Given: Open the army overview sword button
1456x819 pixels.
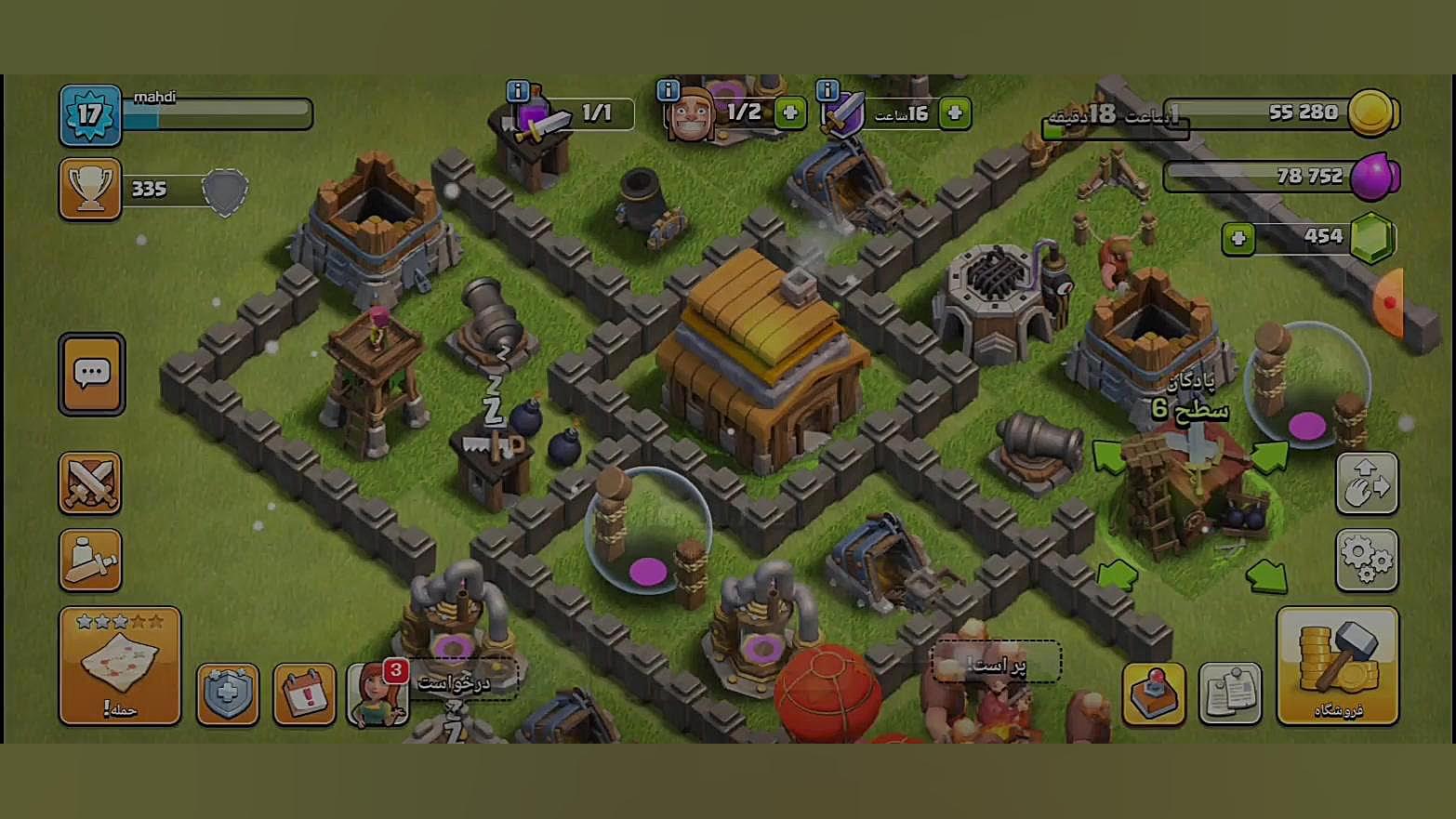Looking at the screenshot, I should (90, 560).
